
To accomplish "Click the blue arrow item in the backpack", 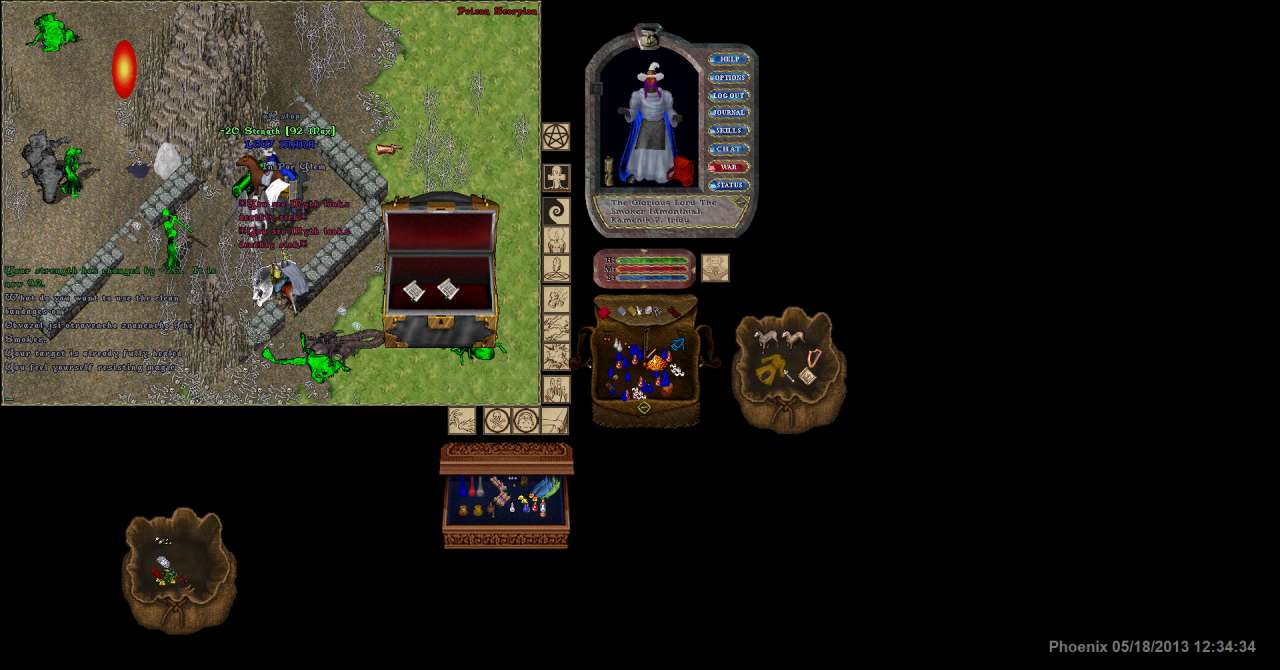I will (x=677, y=345).
